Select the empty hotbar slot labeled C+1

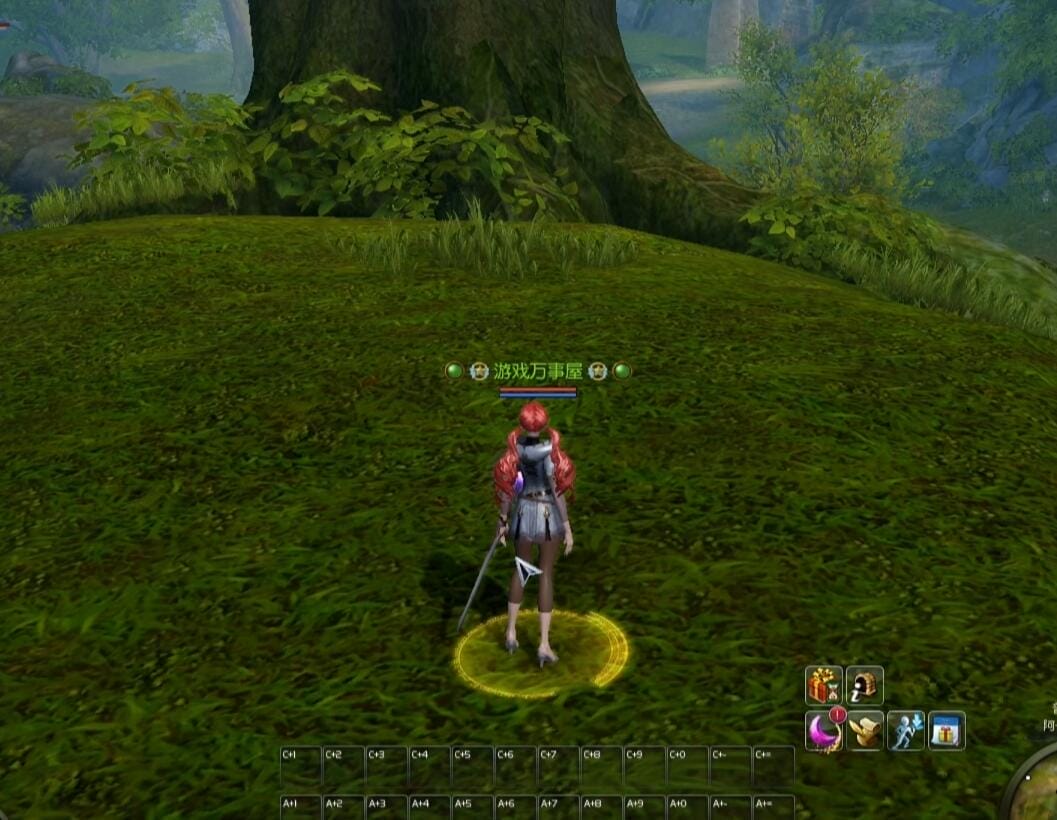[300, 766]
